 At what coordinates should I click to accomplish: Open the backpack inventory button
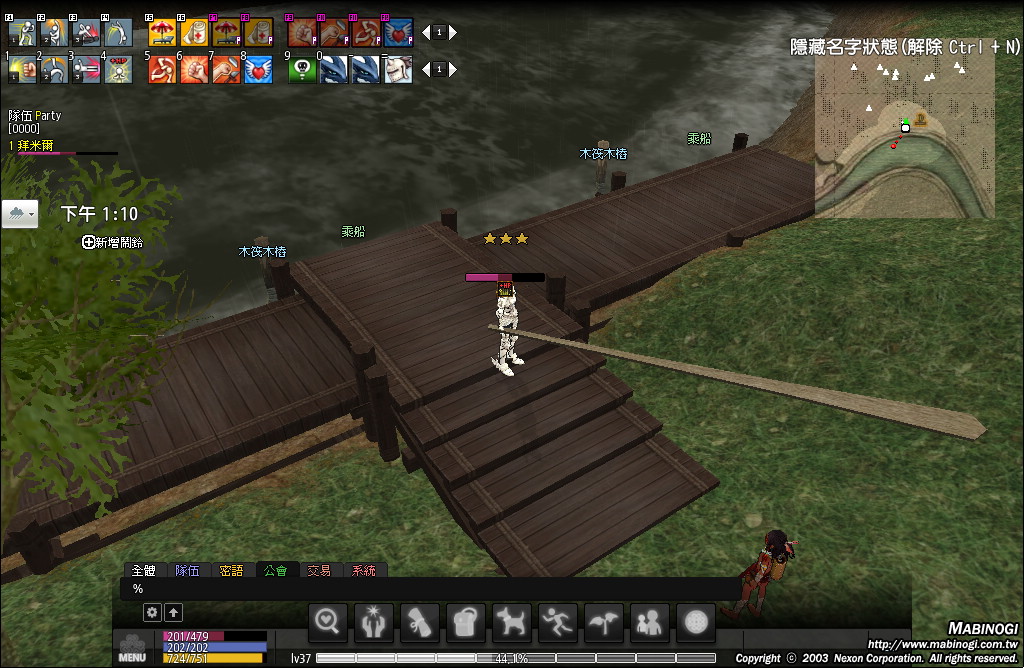(x=466, y=622)
